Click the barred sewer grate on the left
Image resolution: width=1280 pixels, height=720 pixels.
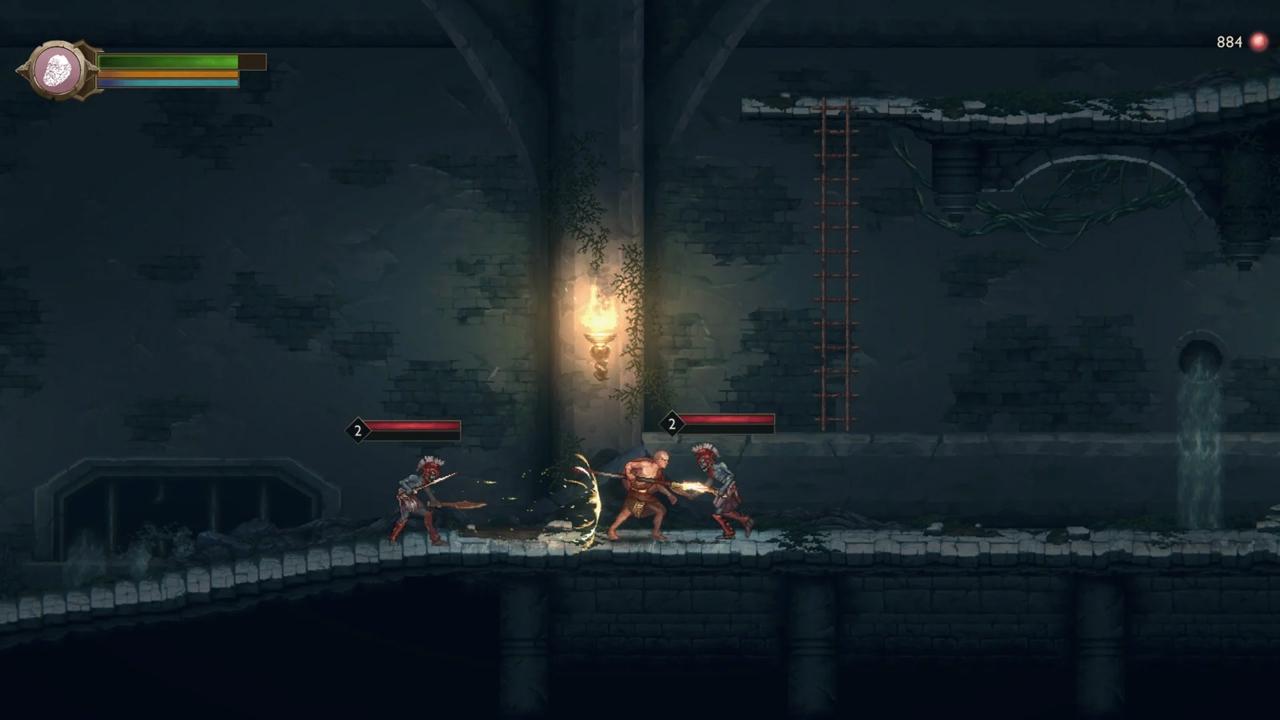(x=150, y=500)
